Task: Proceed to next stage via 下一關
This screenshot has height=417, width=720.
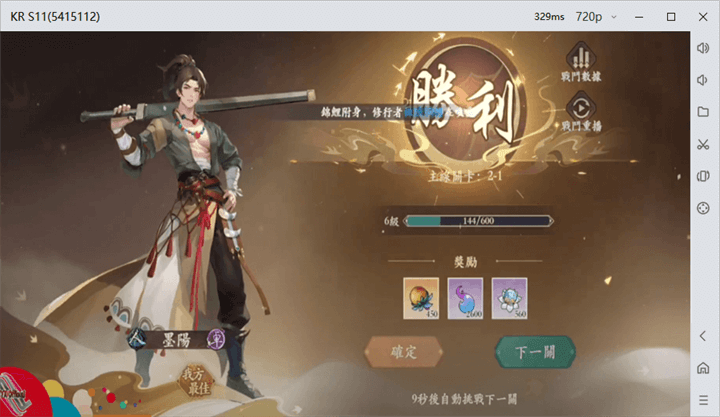Action: coord(534,352)
